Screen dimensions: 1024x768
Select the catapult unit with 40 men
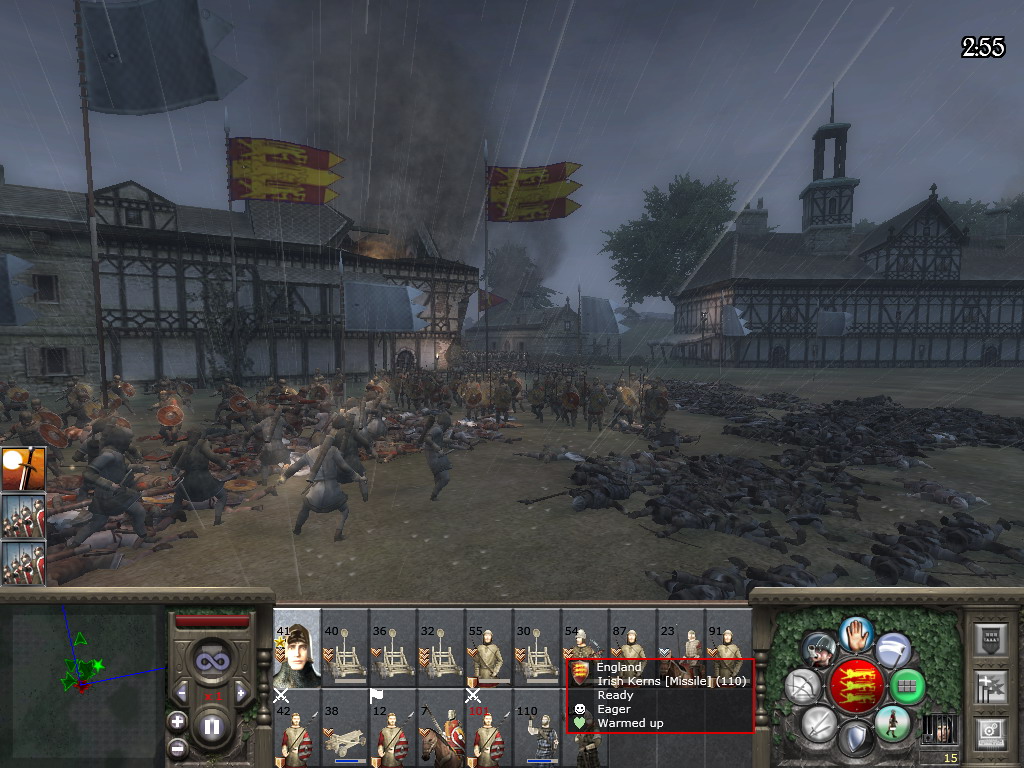(x=345, y=648)
